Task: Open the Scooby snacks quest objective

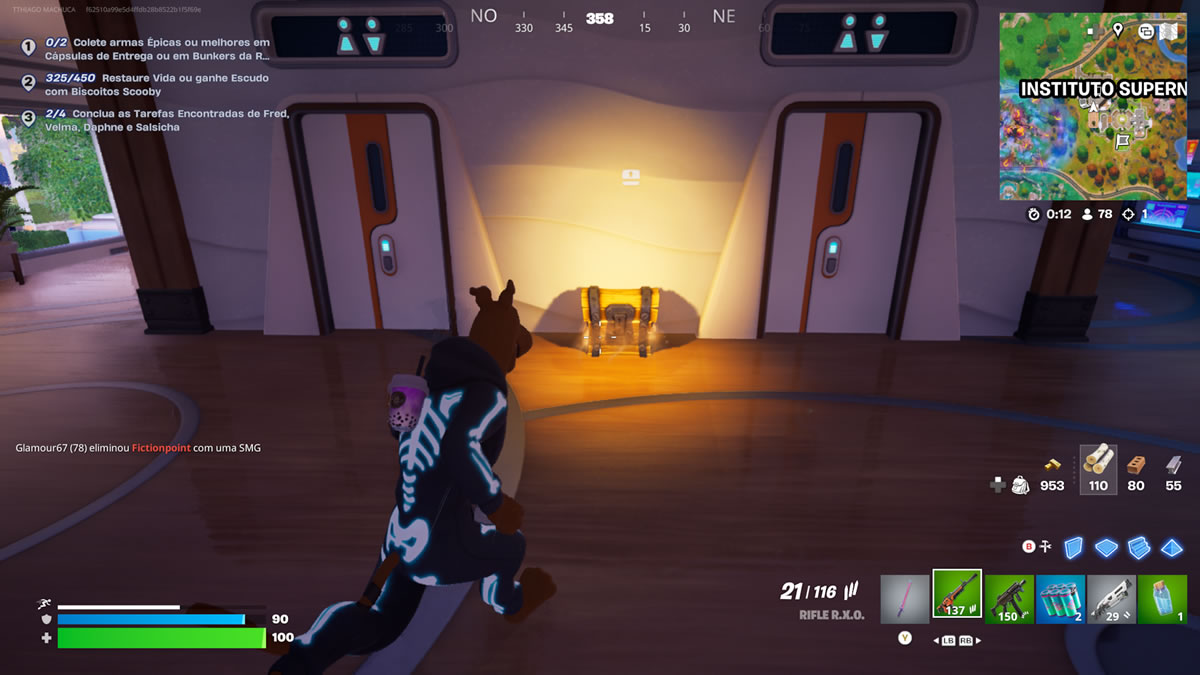Action: click(157, 84)
